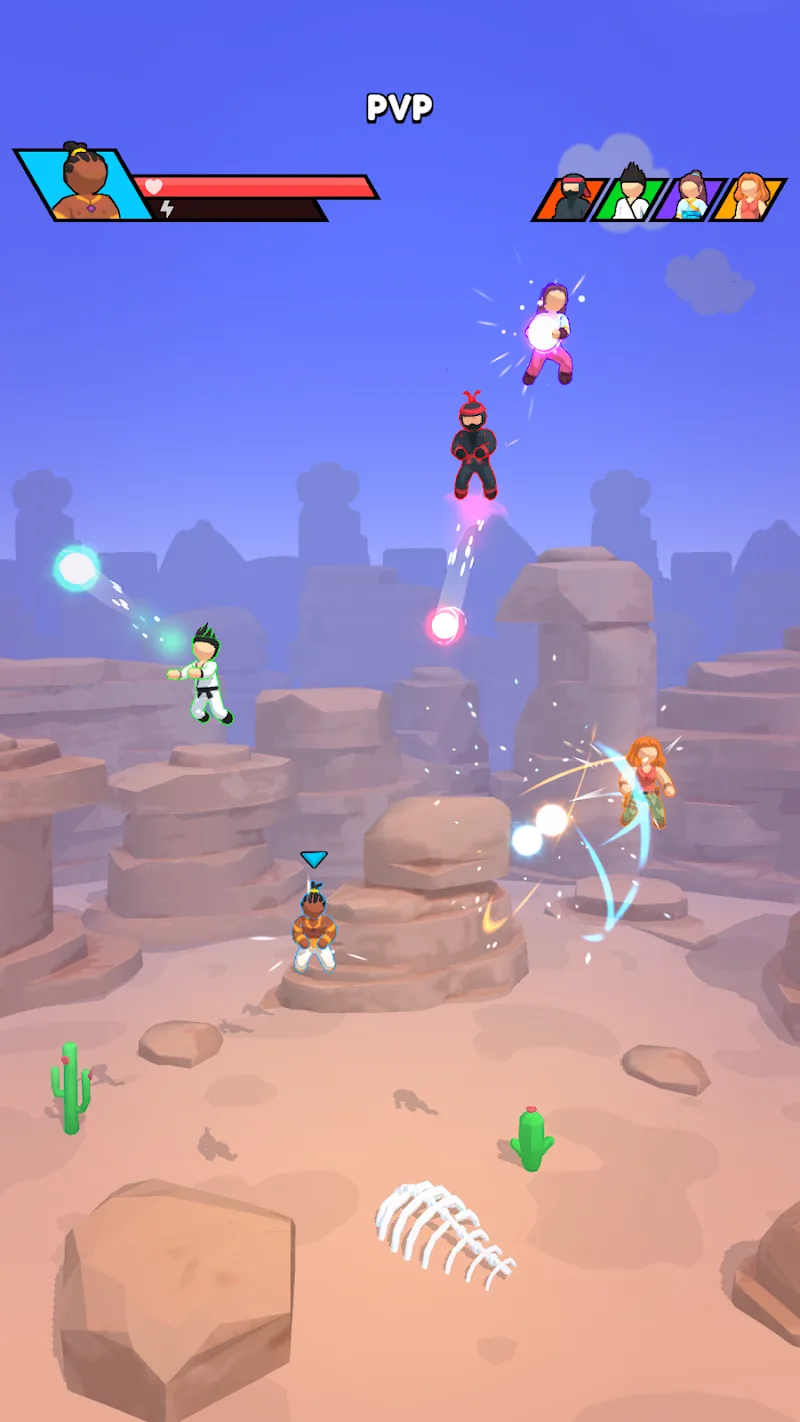The width and height of the screenshot is (800, 1422).
Task: Select the purple-haired opponent portrait
Action: point(690,197)
